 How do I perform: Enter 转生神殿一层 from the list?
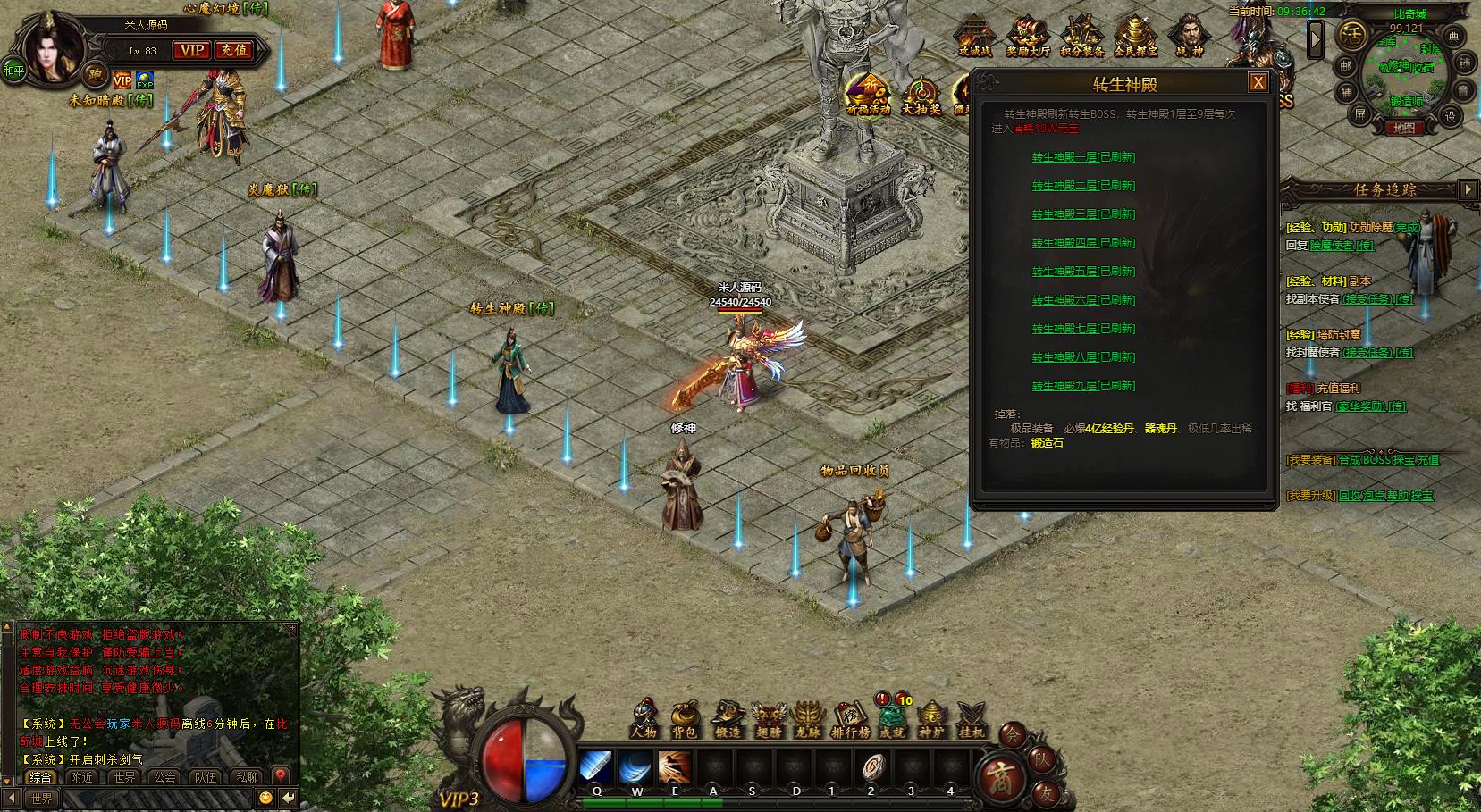[1083, 157]
